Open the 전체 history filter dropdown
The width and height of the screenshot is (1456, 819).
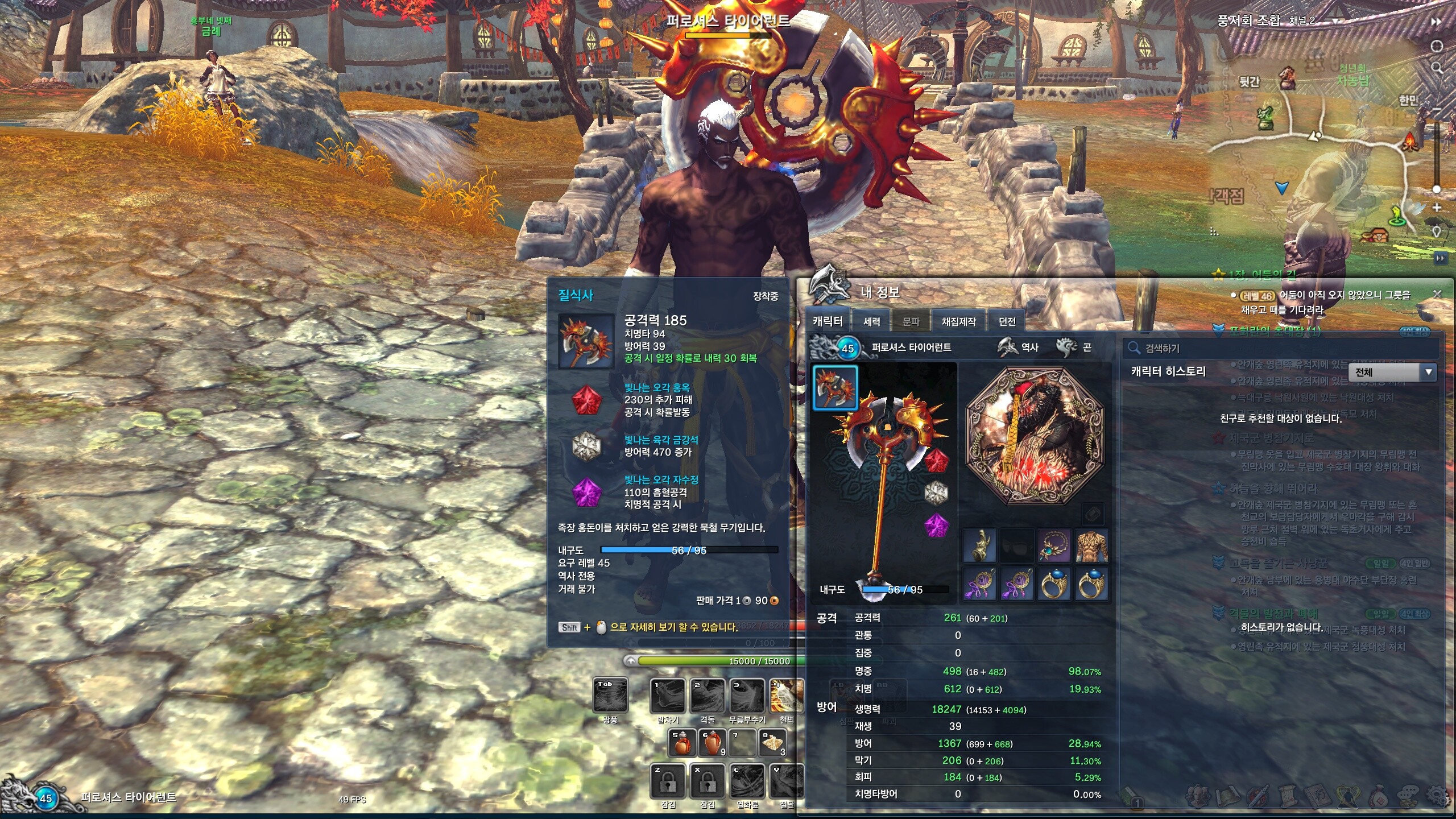[1392, 373]
